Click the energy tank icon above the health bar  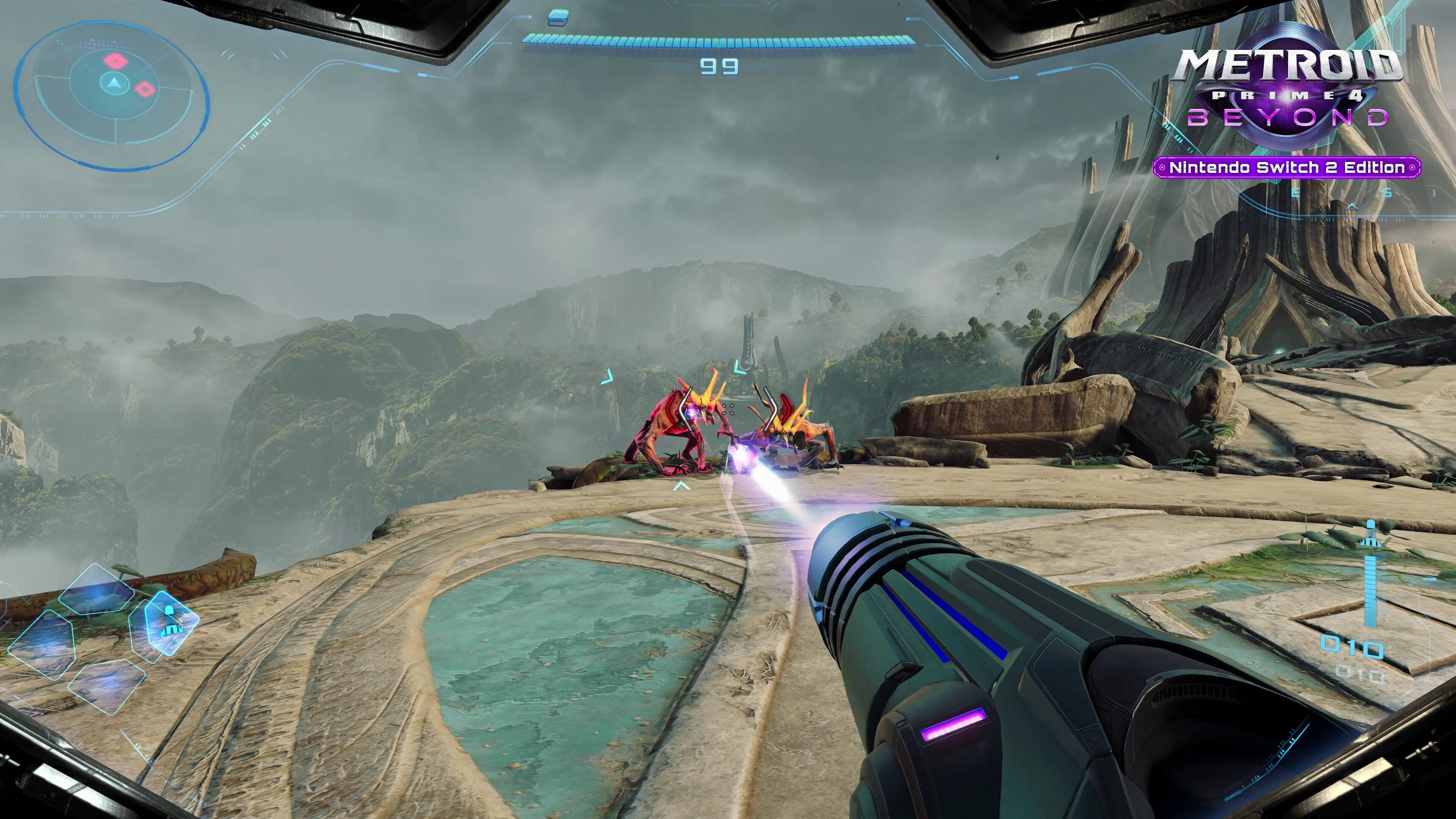(558, 17)
